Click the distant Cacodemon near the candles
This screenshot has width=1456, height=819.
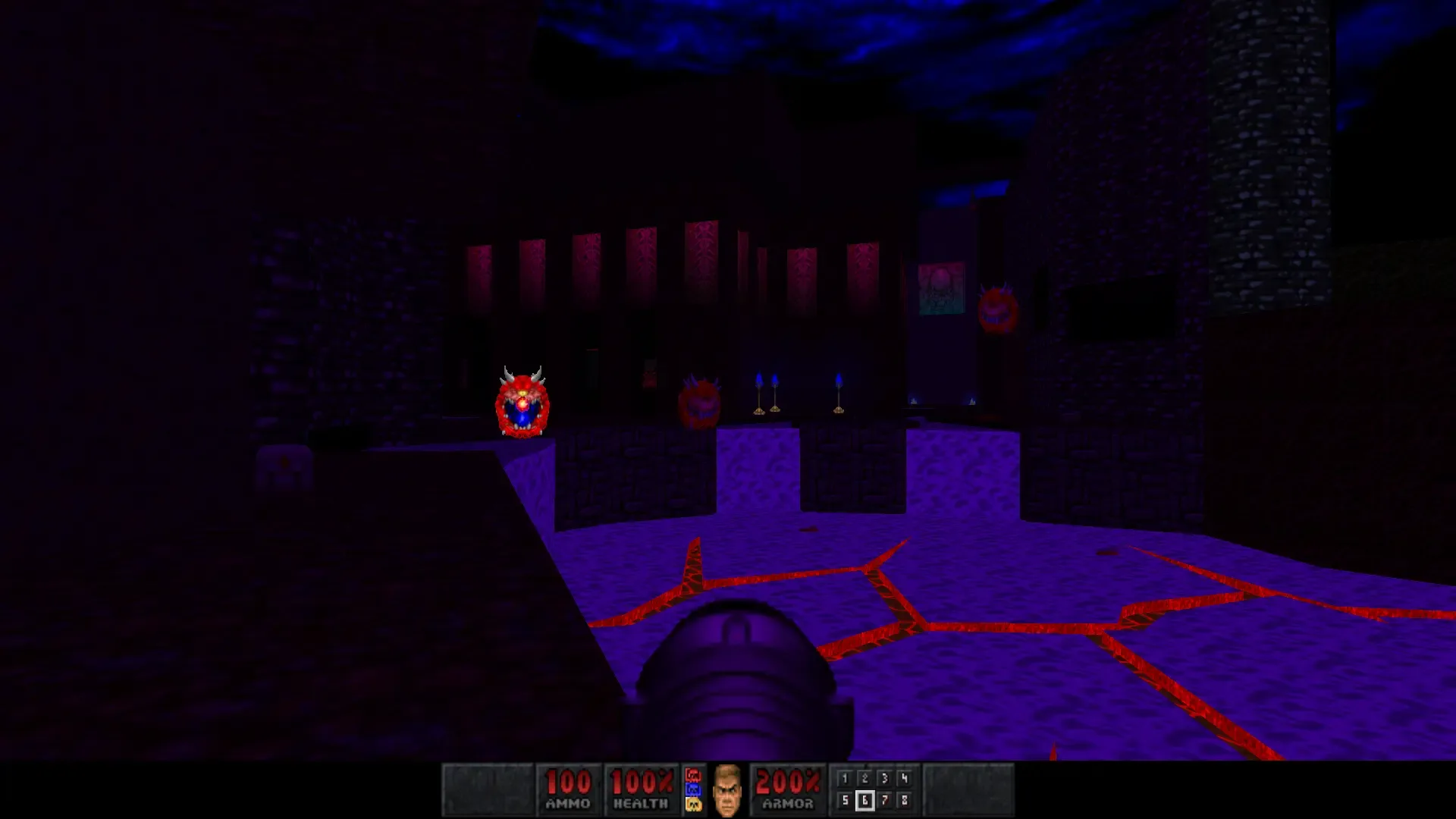pyautogui.click(x=701, y=403)
